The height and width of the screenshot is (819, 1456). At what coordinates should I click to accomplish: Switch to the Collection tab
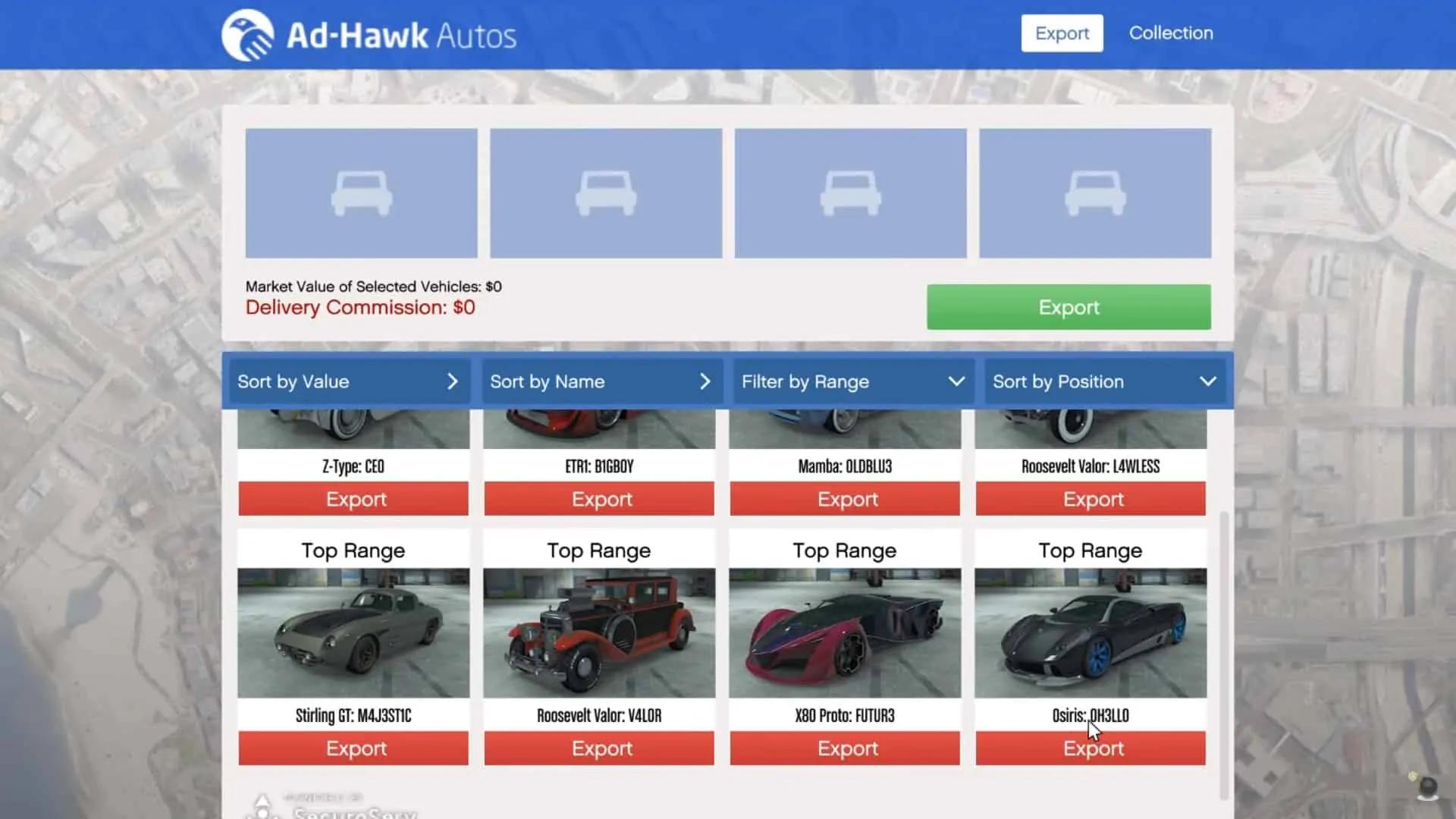point(1171,33)
